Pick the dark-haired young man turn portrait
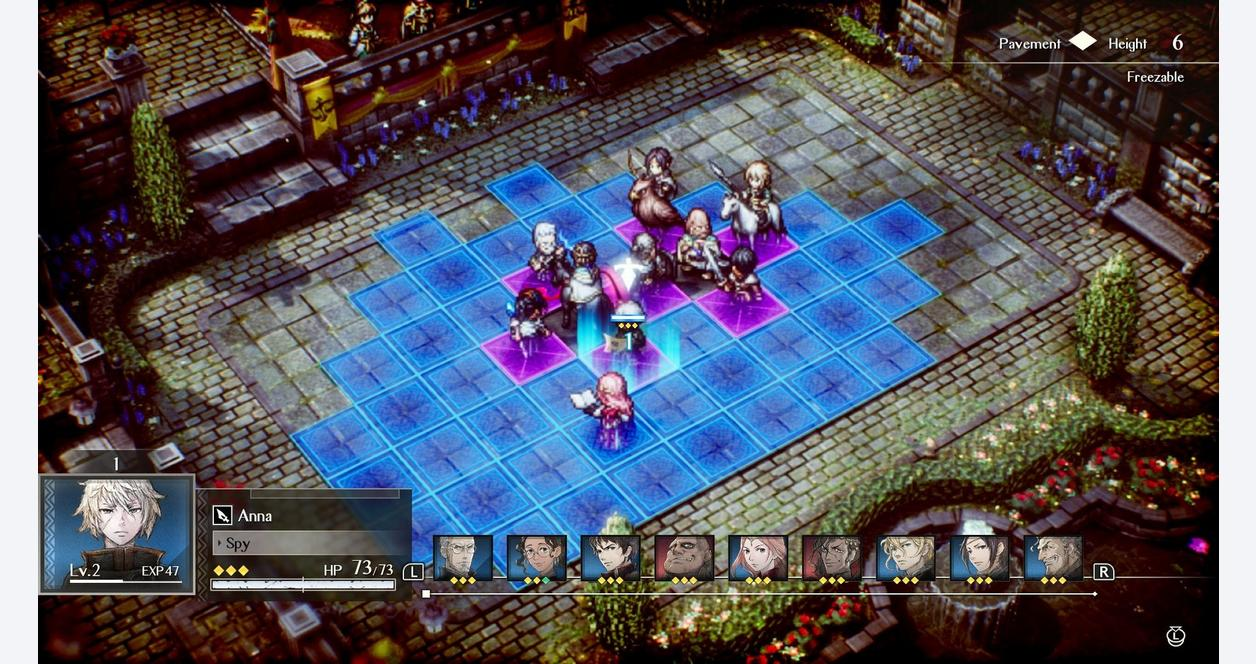This screenshot has height=664, width=1256. coord(610,558)
